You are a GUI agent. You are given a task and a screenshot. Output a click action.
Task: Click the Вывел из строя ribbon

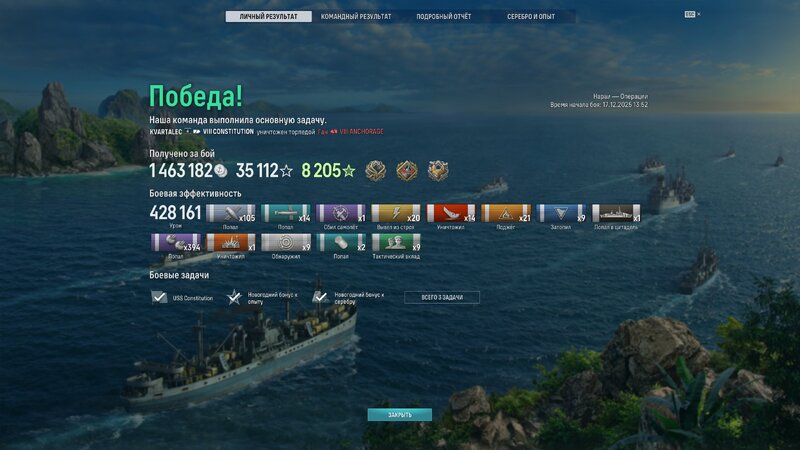tap(396, 213)
